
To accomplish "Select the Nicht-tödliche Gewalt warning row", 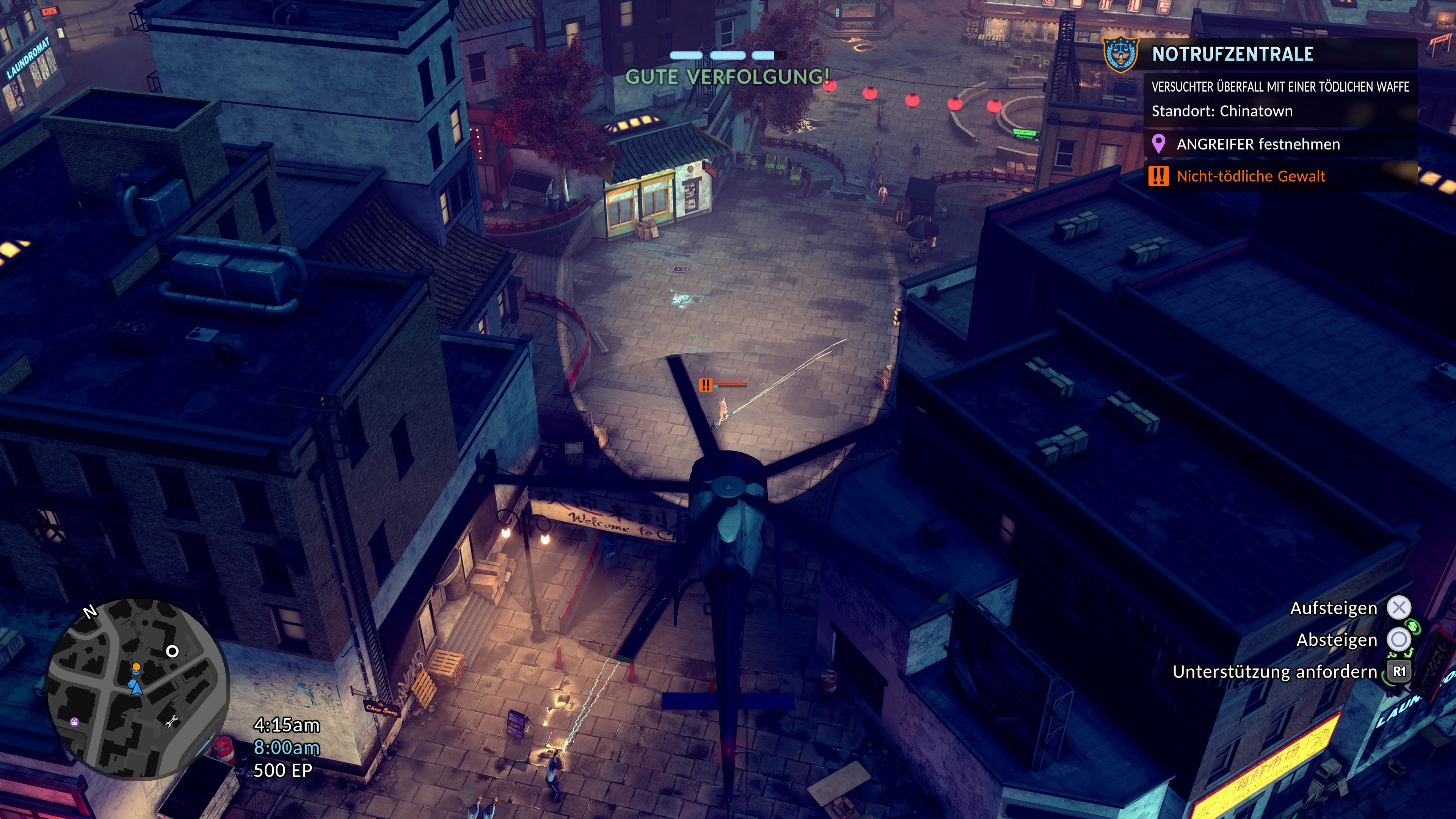I will pyautogui.click(x=1250, y=176).
